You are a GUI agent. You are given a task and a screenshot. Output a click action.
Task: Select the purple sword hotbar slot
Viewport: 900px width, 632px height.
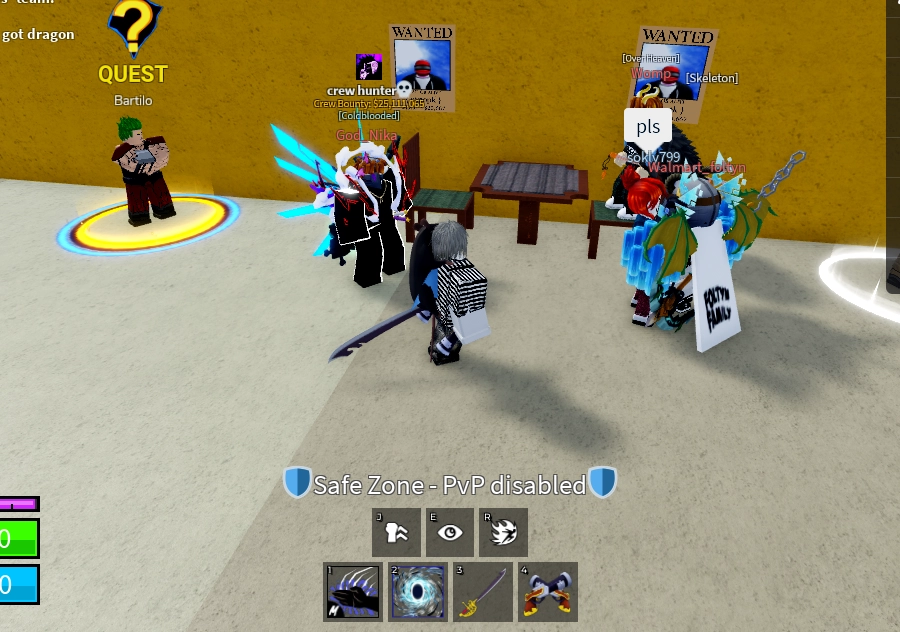coord(483,591)
